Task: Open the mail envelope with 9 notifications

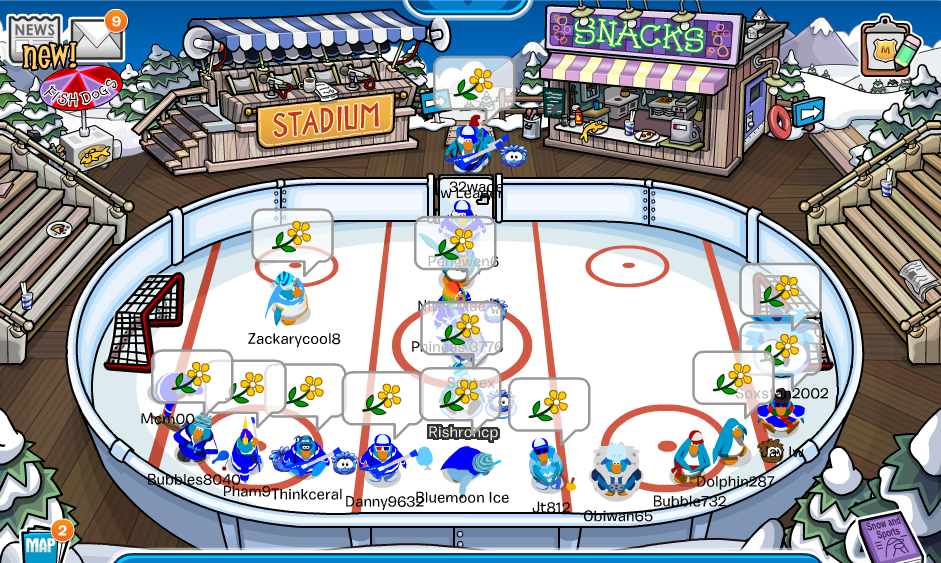Action: tap(97, 39)
